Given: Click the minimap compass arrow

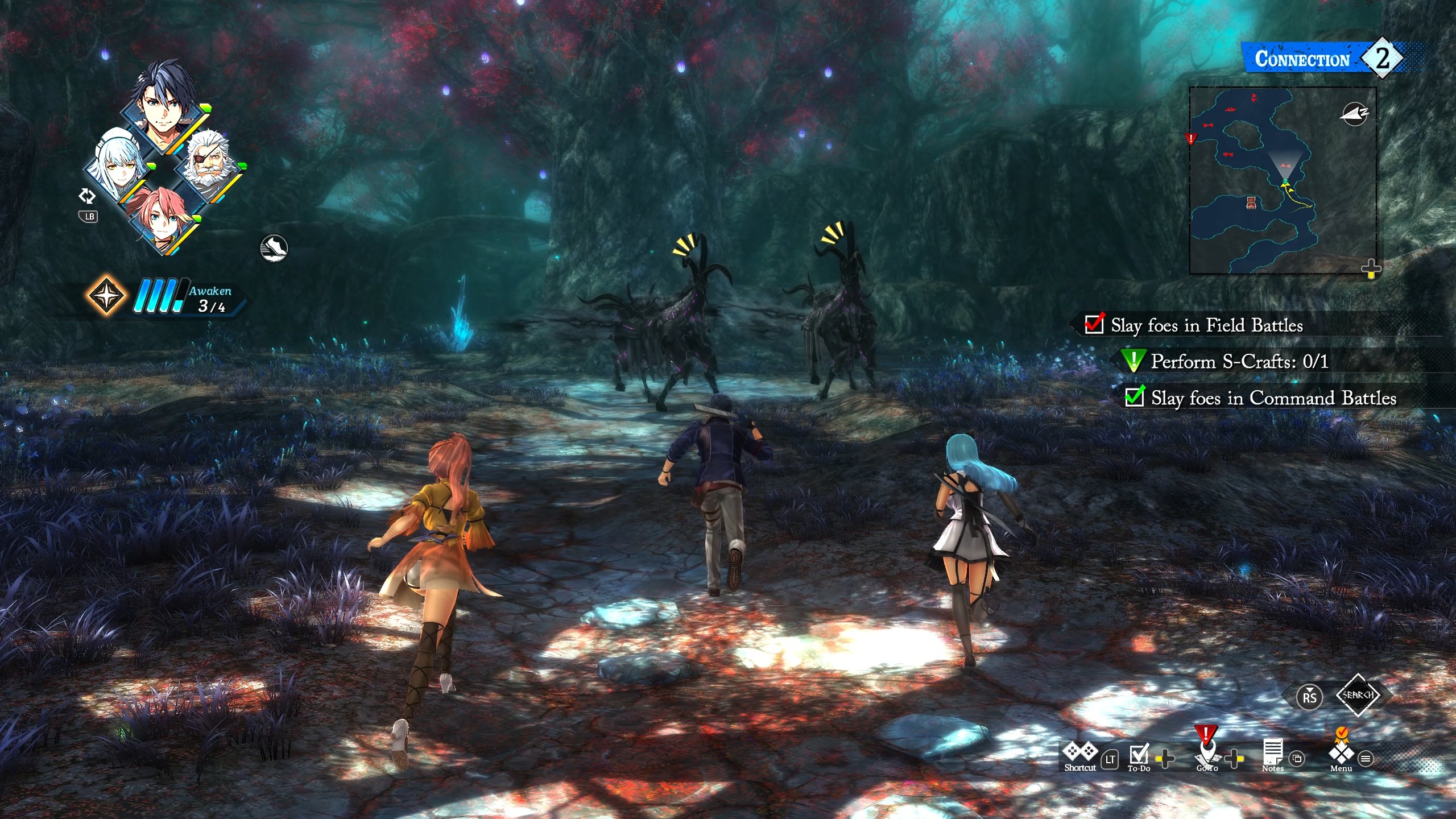Looking at the screenshot, I should (1354, 114).
